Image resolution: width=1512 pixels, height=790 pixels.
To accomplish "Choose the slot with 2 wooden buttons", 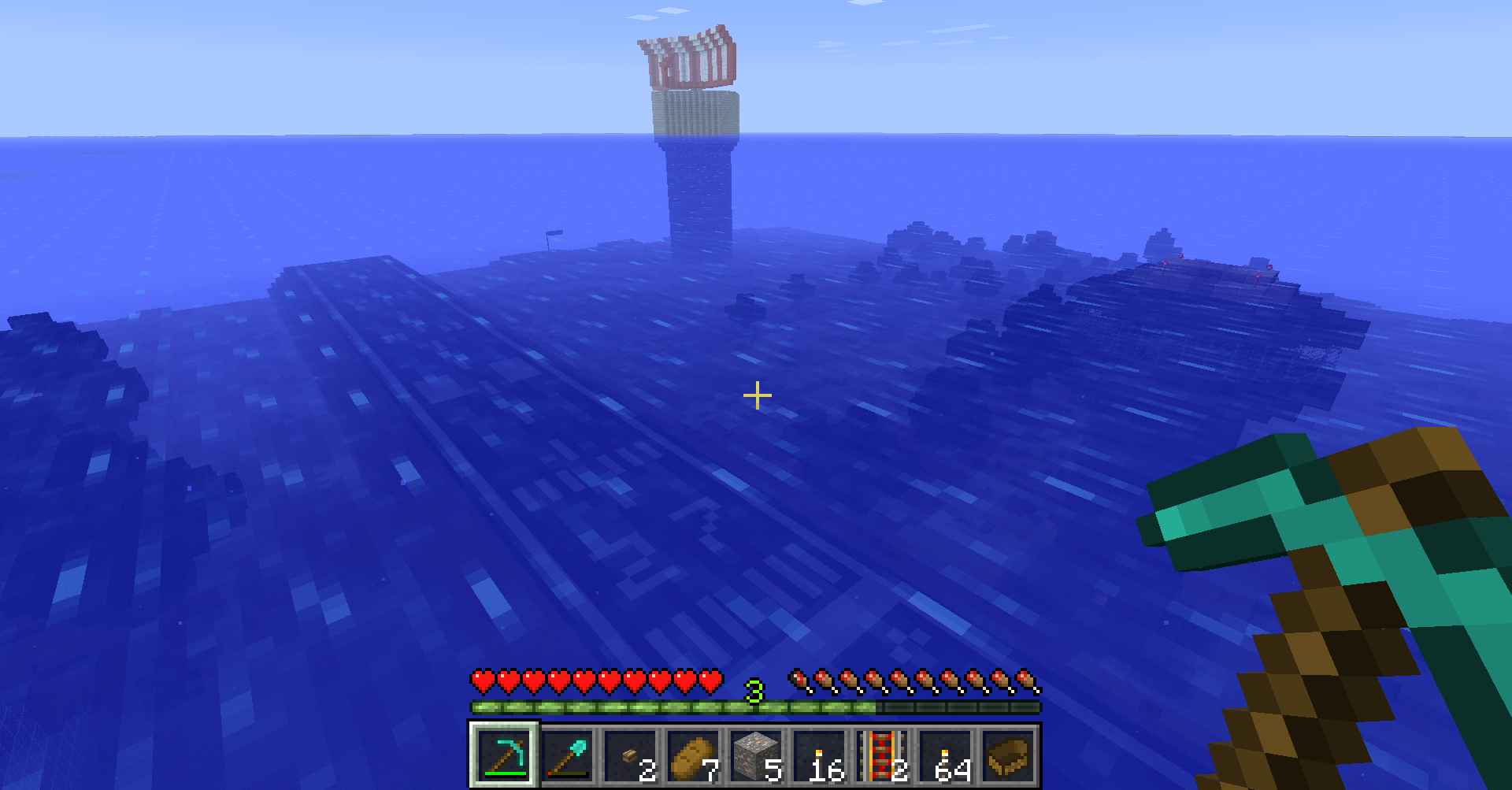I will [630, 755].
